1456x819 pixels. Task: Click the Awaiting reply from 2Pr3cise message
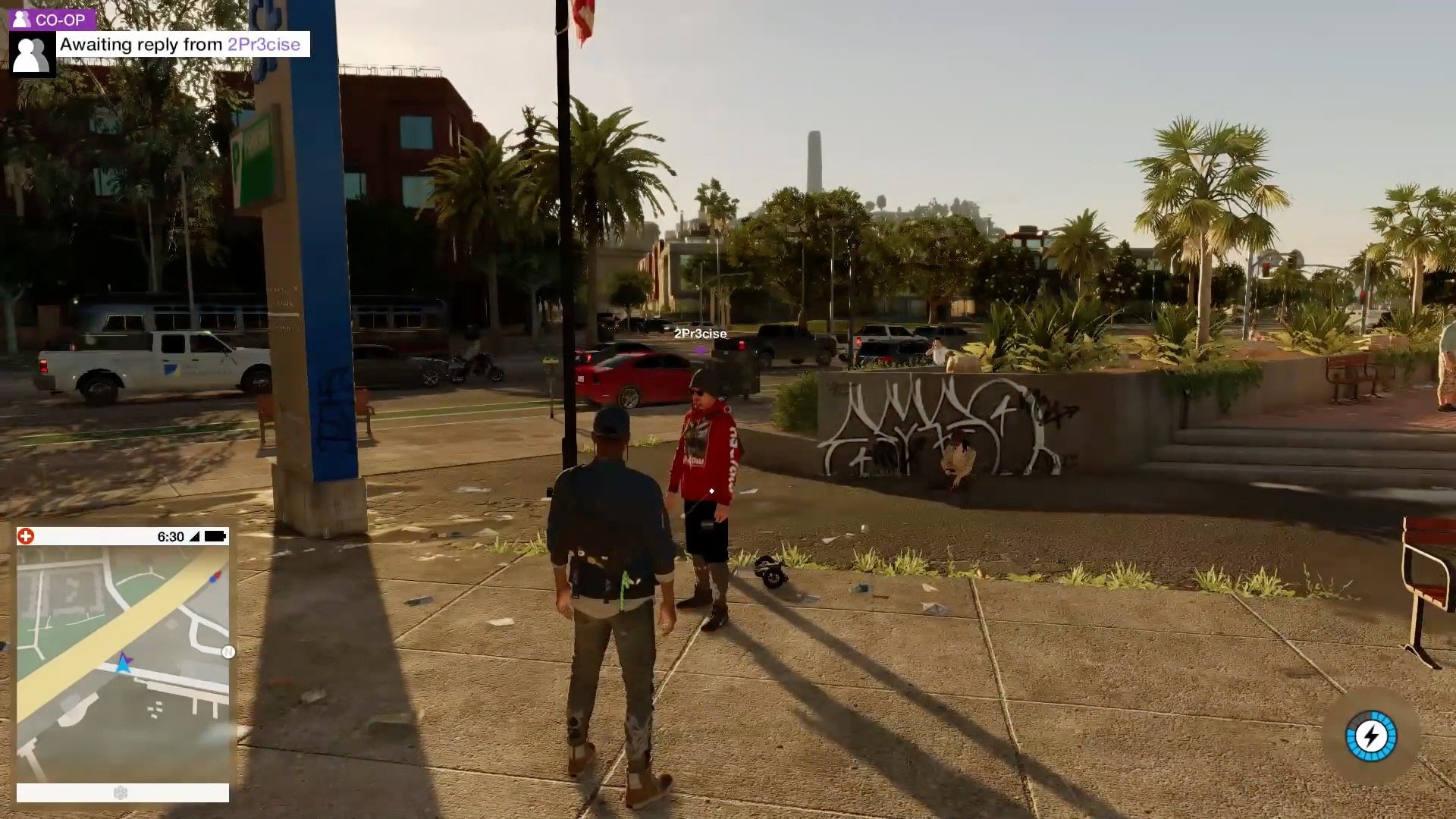[182, 45]
